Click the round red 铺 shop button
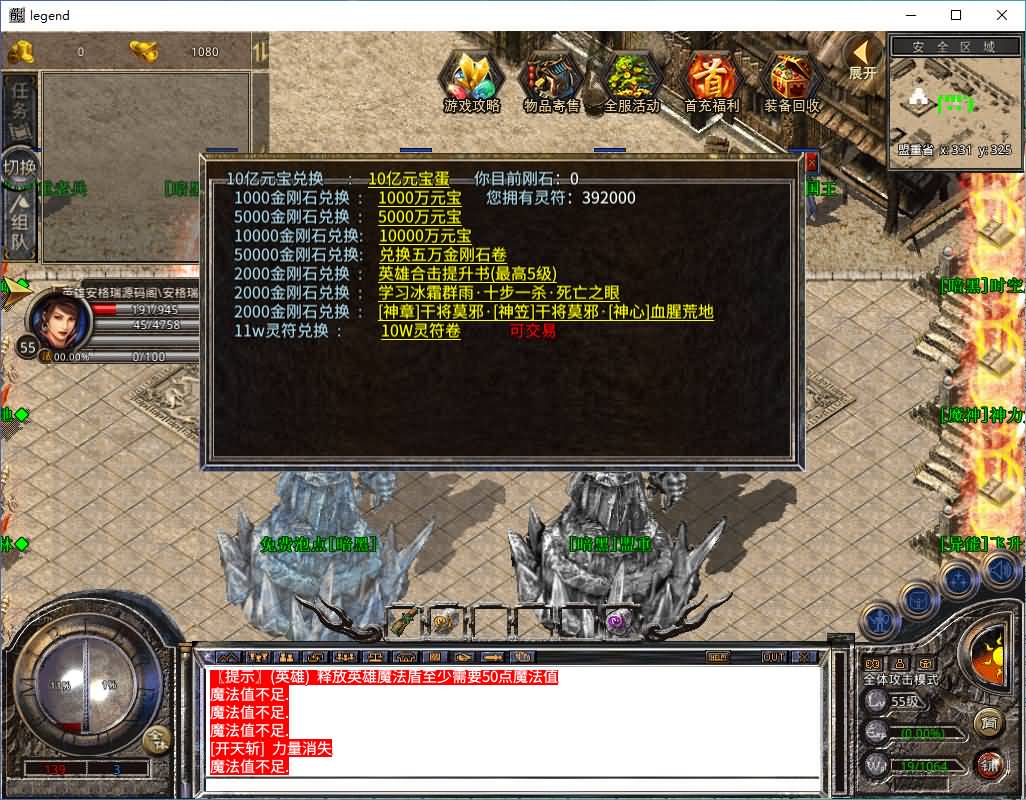The height and width of the screenshot is (800, 1026). pyautogui.click(x=989, y=765)
